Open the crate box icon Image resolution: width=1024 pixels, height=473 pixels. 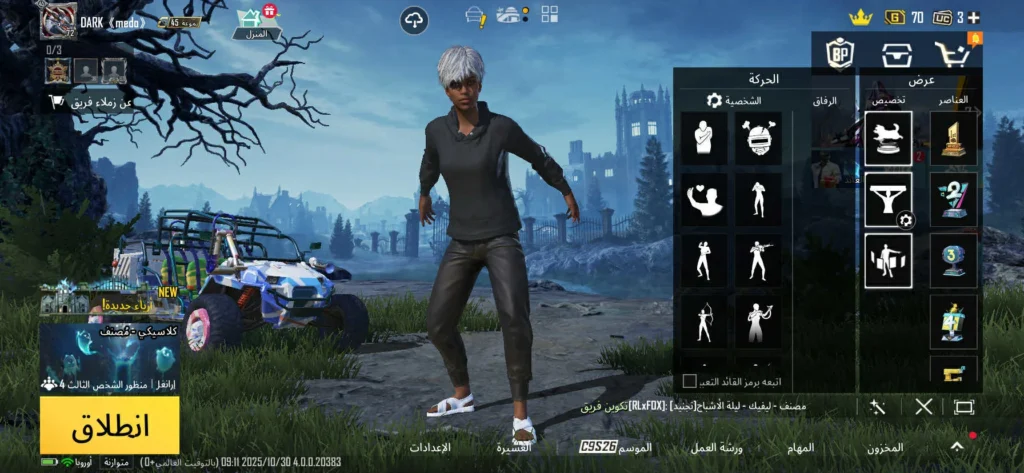896,54
